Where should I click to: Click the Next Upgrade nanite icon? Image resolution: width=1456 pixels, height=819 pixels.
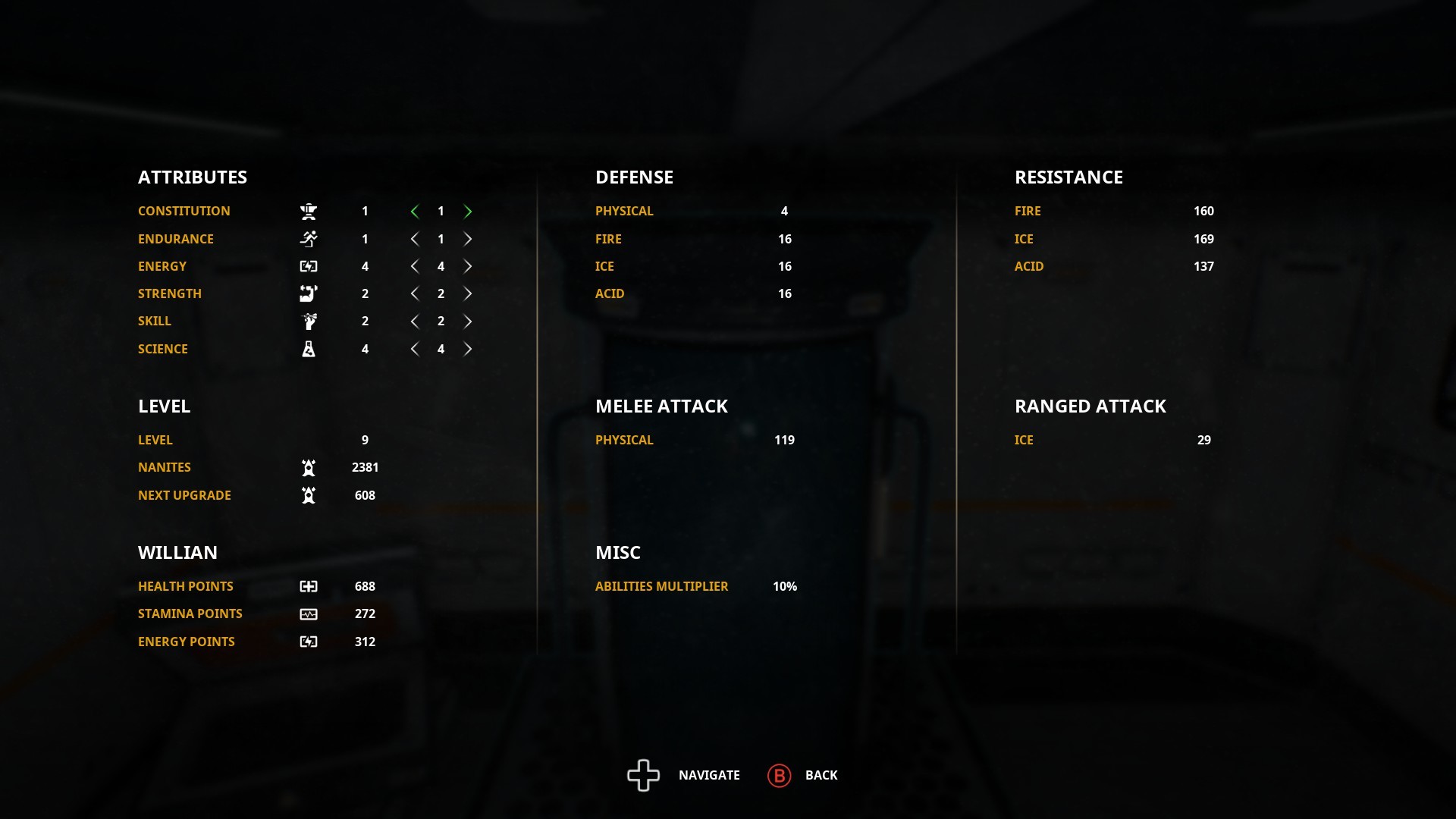tap(309, 494)
